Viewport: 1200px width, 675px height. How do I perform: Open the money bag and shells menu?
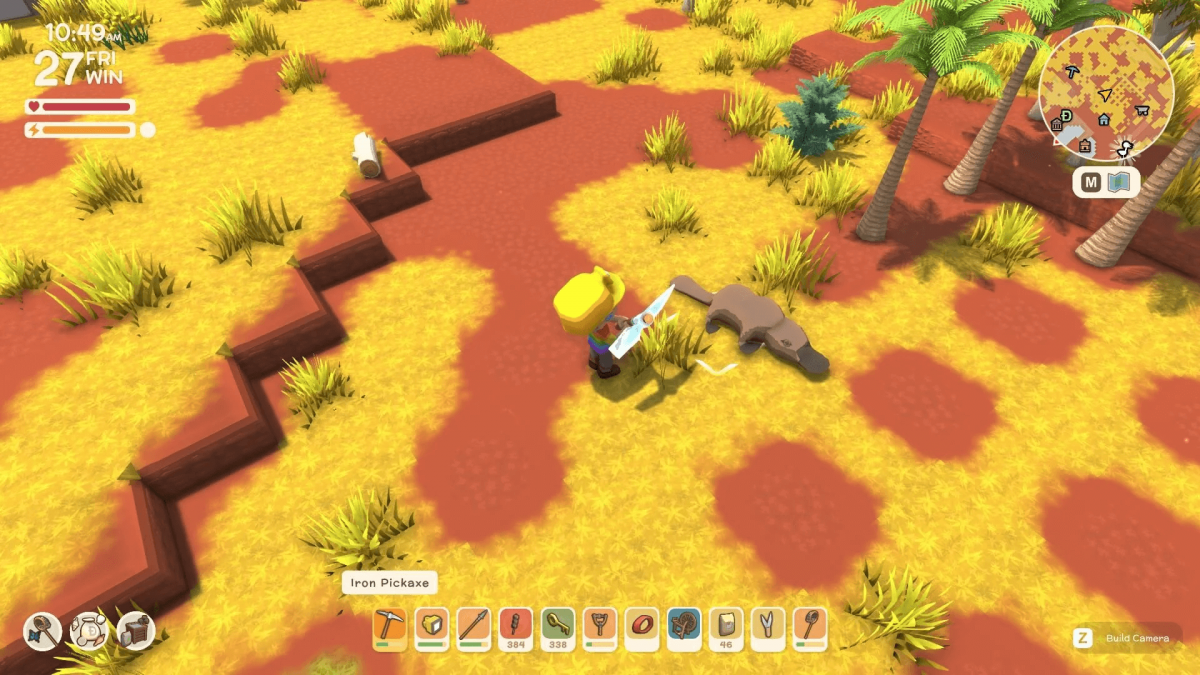(x=89, y=631)
